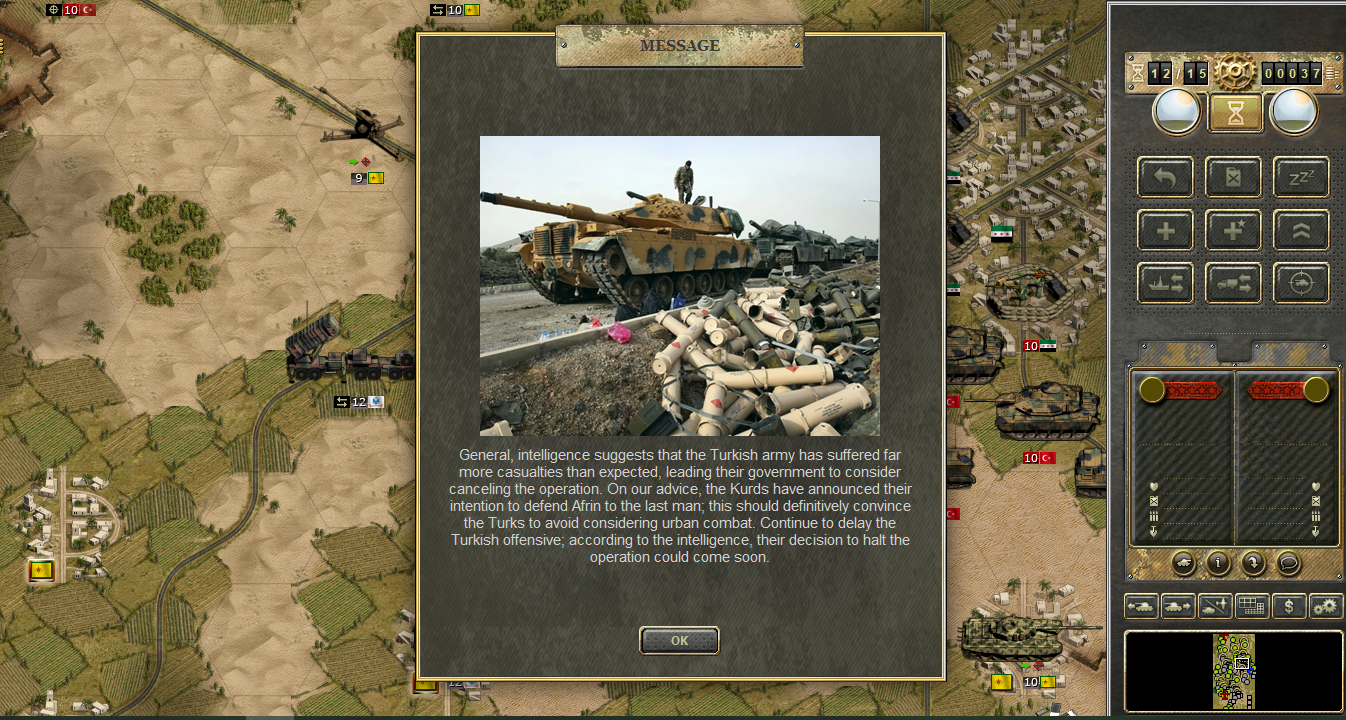The width and height of the screenshot is (1346, 720).
Task: Upgrade the unit with double chevron button
Action: coord(1301,231)
